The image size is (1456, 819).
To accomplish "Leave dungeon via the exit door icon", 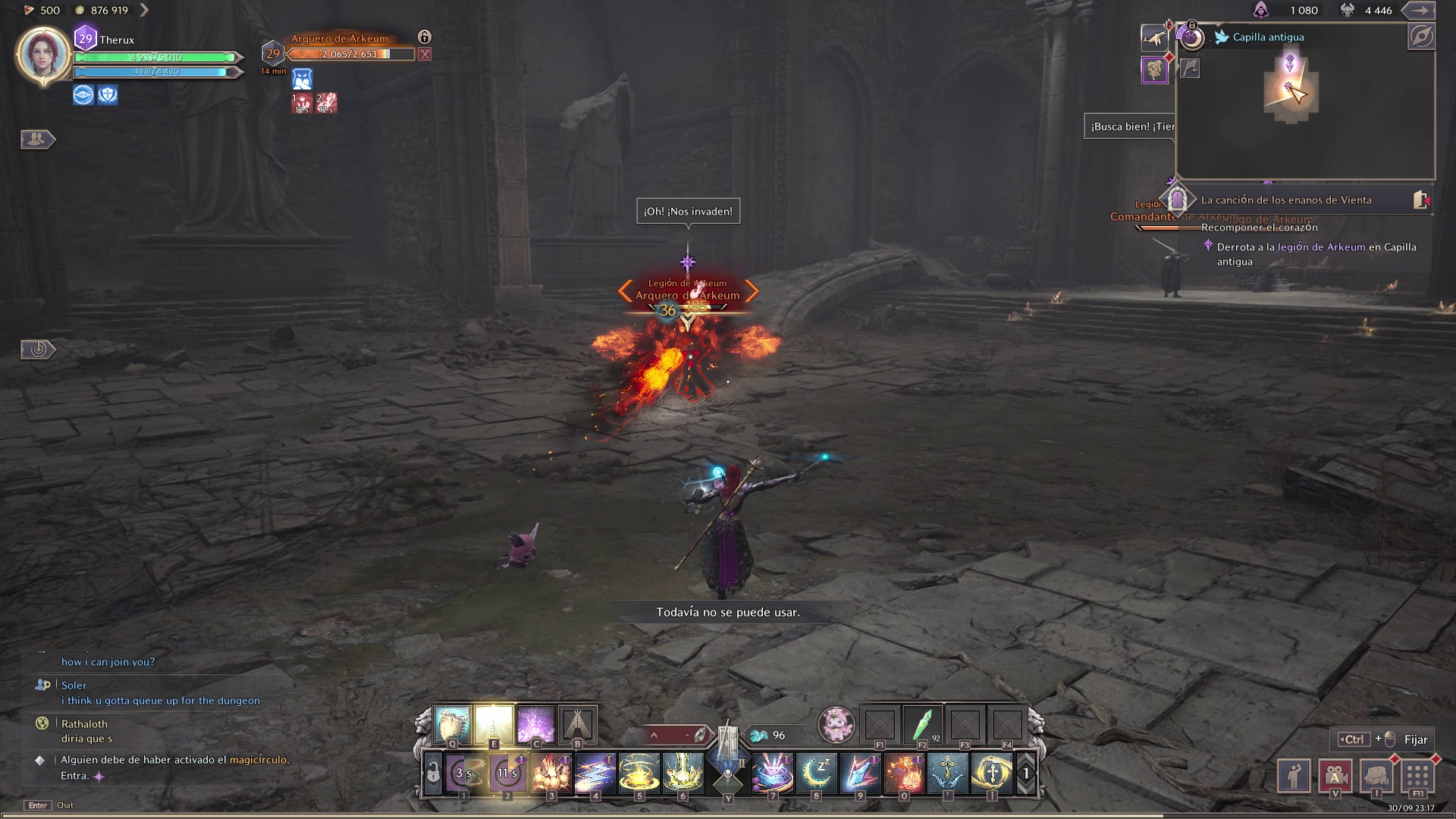I will 1421,200.
